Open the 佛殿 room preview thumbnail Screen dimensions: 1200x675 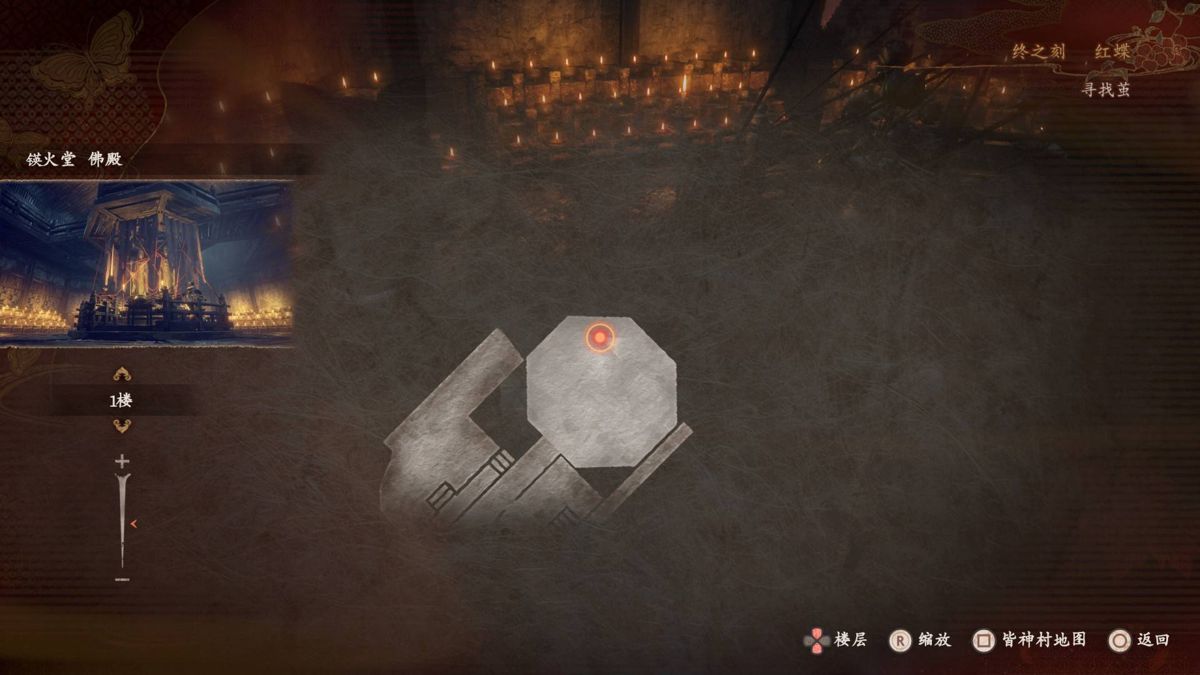click(147, 263)
